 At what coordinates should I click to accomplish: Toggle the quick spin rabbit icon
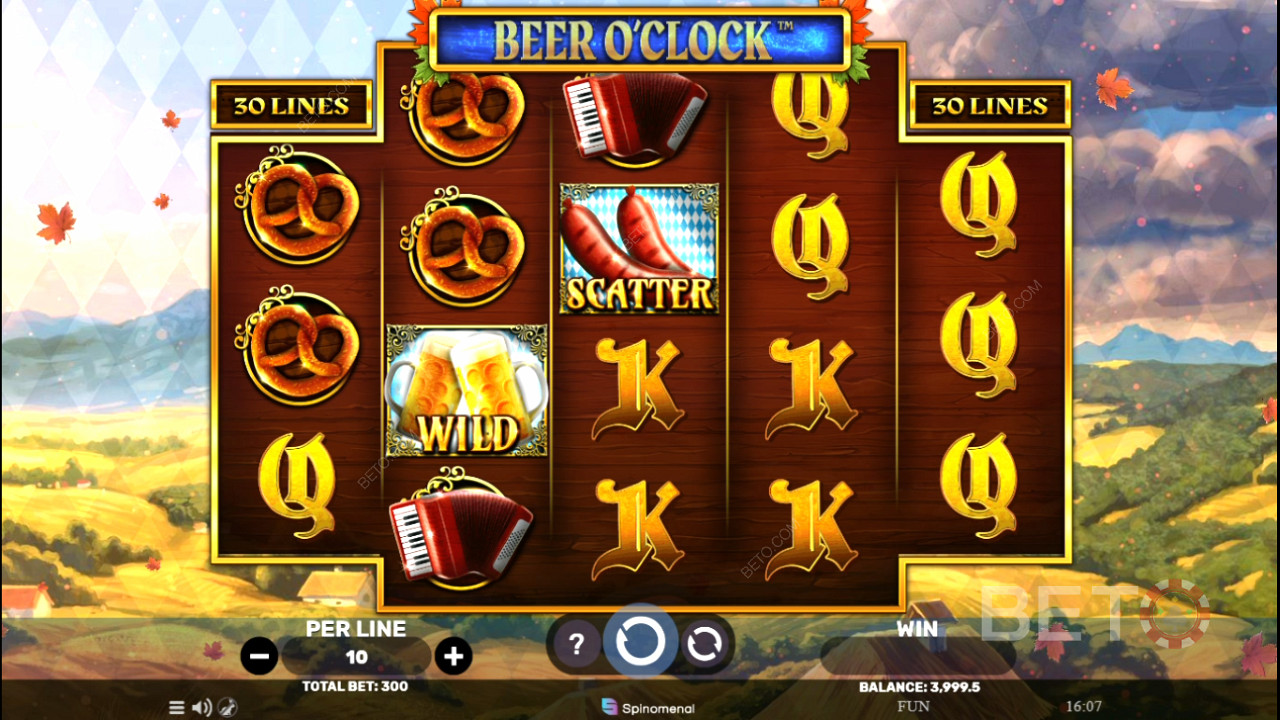[228, 707]
